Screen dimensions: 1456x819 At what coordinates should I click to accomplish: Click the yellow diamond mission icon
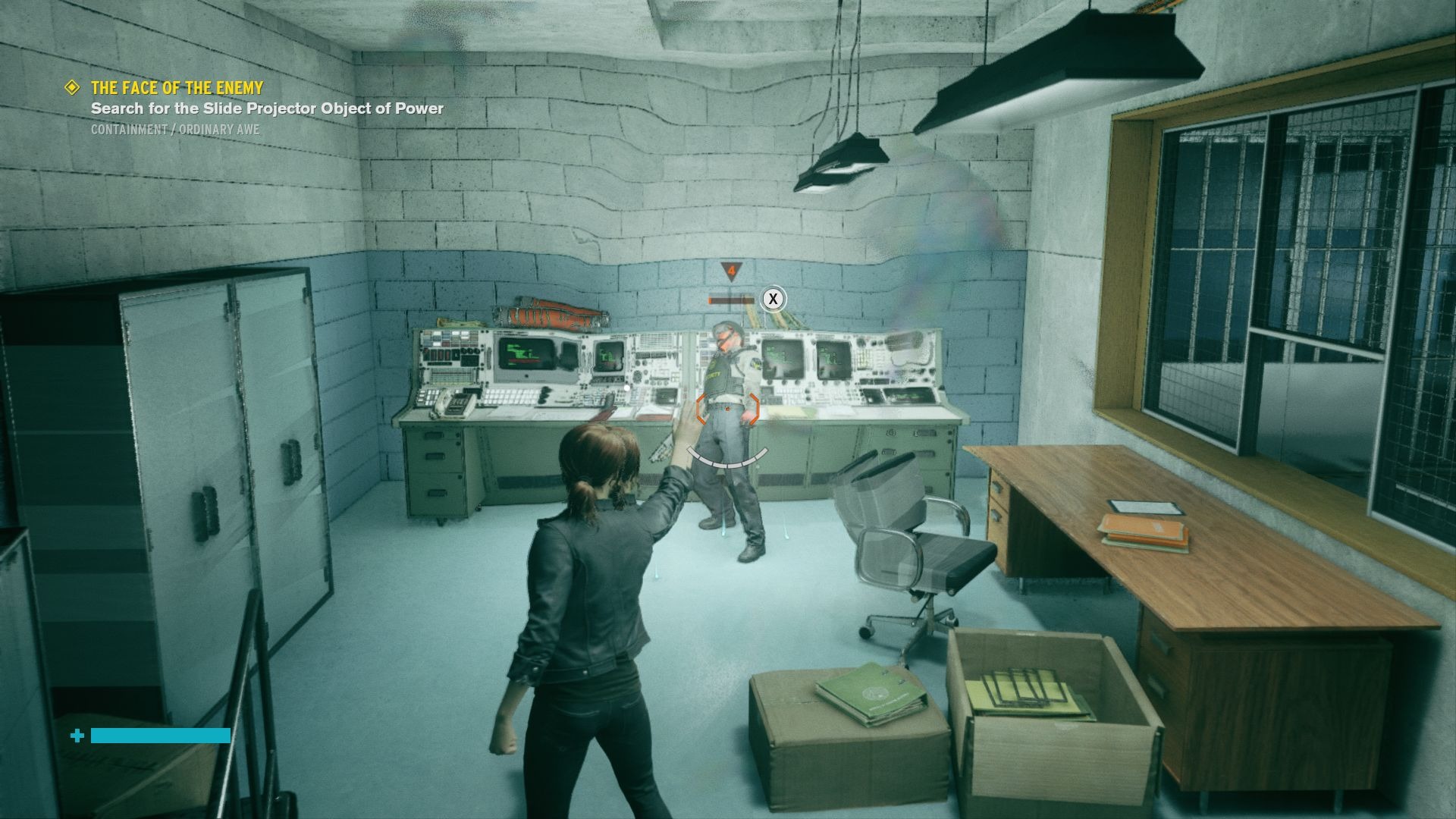[73, 88]
